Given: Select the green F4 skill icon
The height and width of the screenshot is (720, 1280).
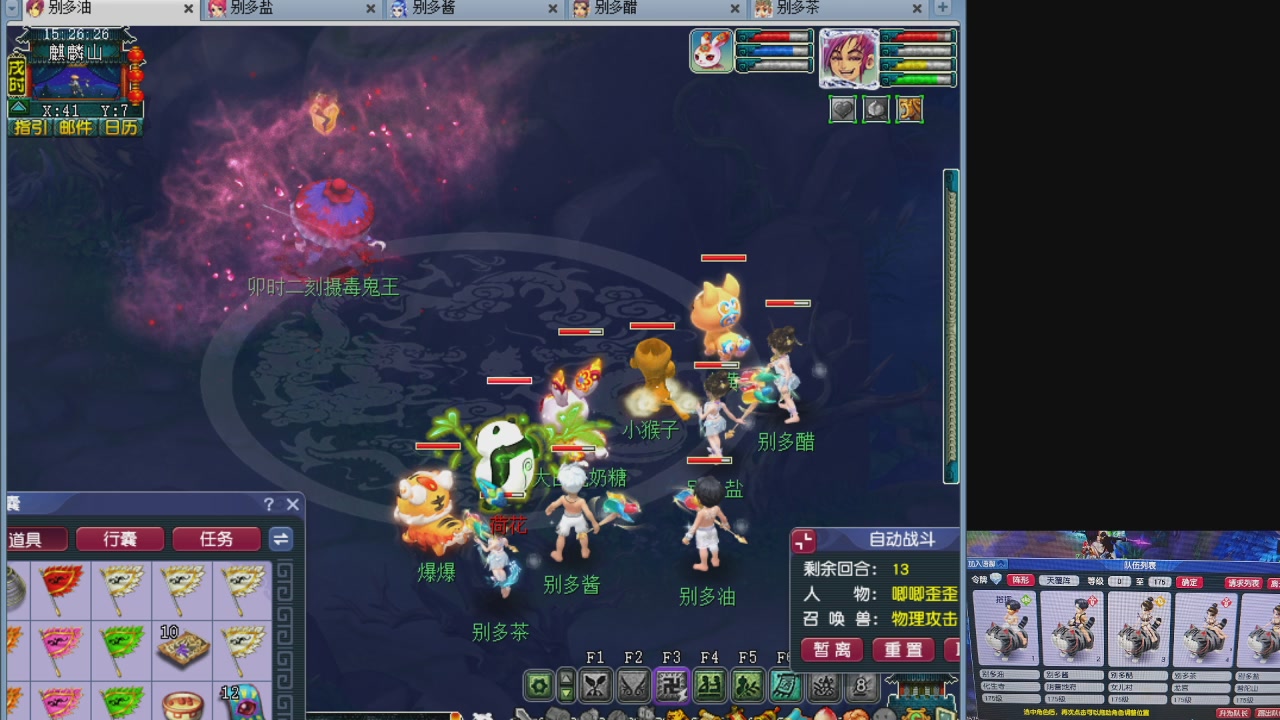Looking at the screenshot, I should [x=711, y=684].
